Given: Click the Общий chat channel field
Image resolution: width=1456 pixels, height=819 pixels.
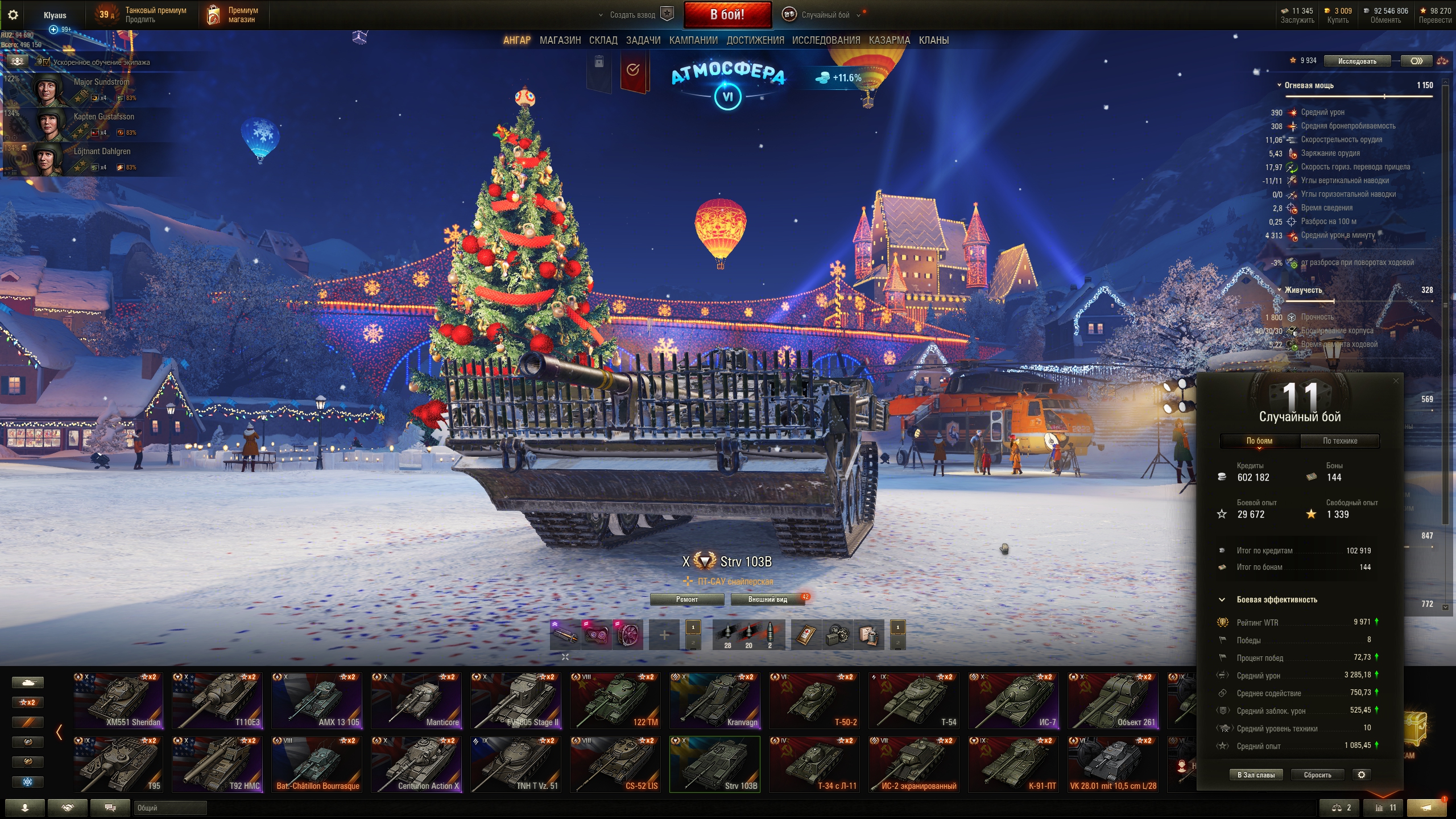Looking at the screenshot, I should (169, 808).
